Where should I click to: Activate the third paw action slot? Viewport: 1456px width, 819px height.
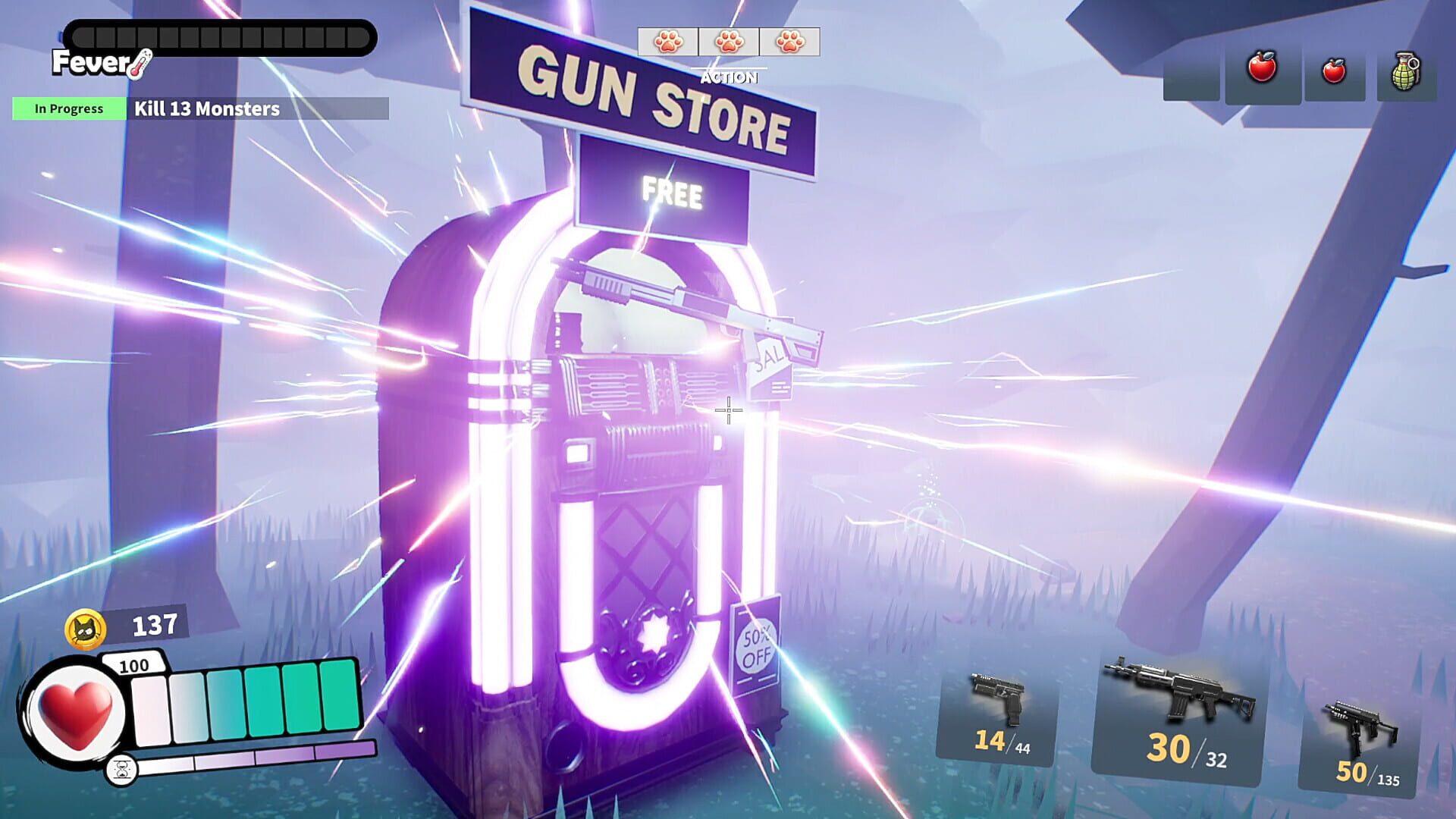coord(790,43)
